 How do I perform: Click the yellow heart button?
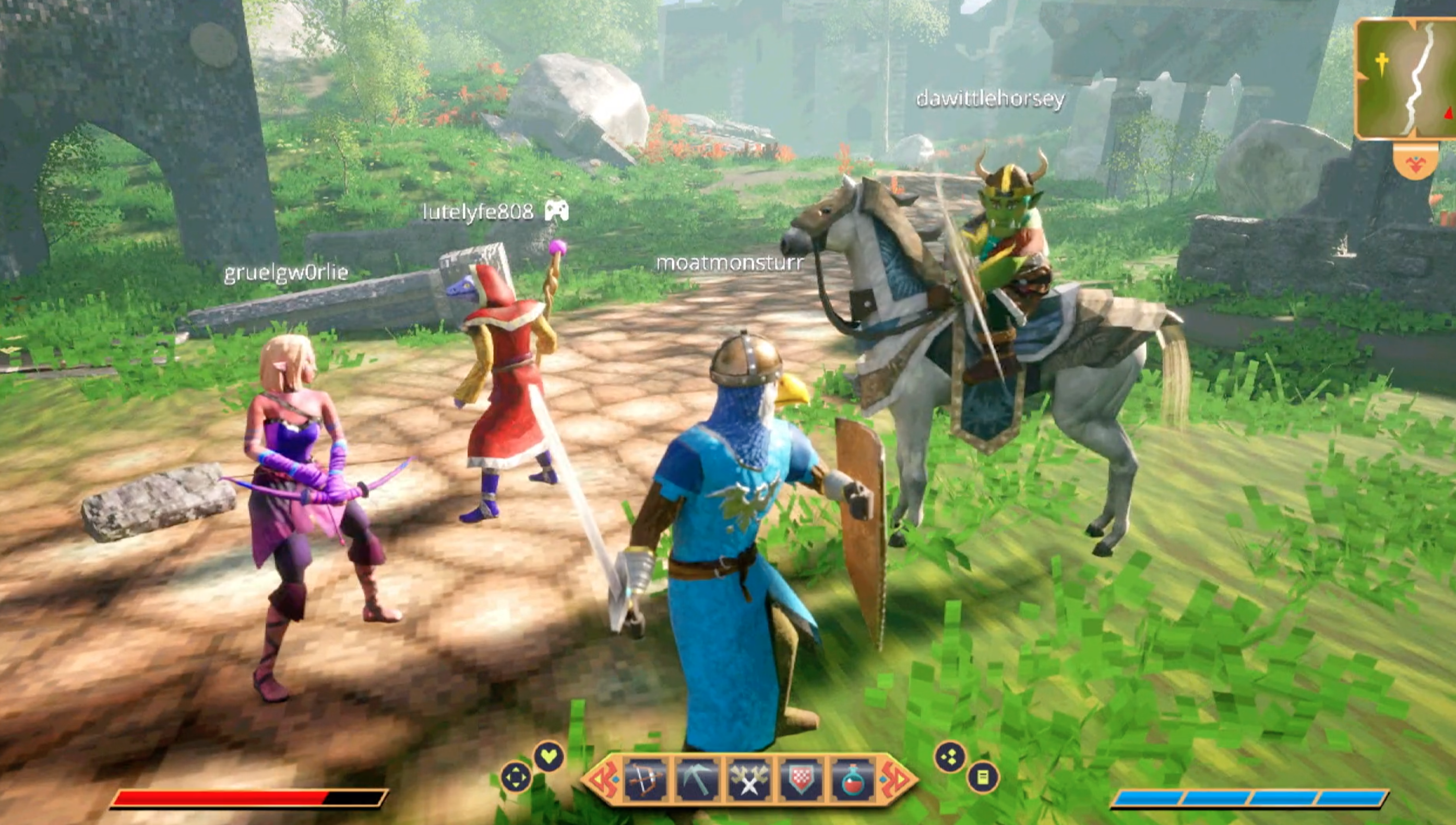click(549, 757)
